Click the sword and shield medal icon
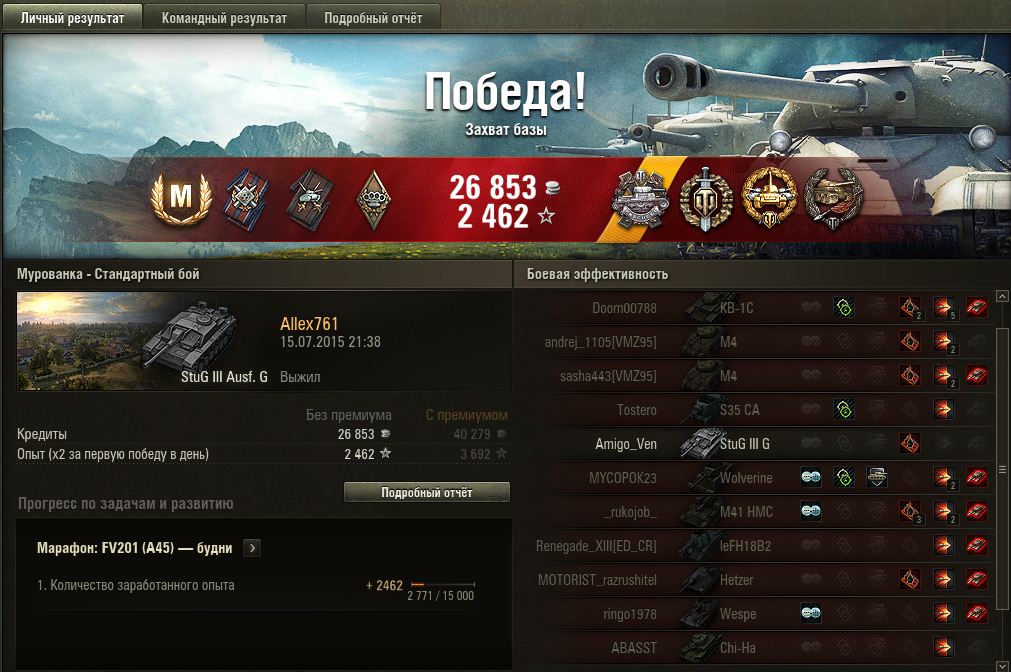This screenshot has height=672, width=1011. coord(706,198)
